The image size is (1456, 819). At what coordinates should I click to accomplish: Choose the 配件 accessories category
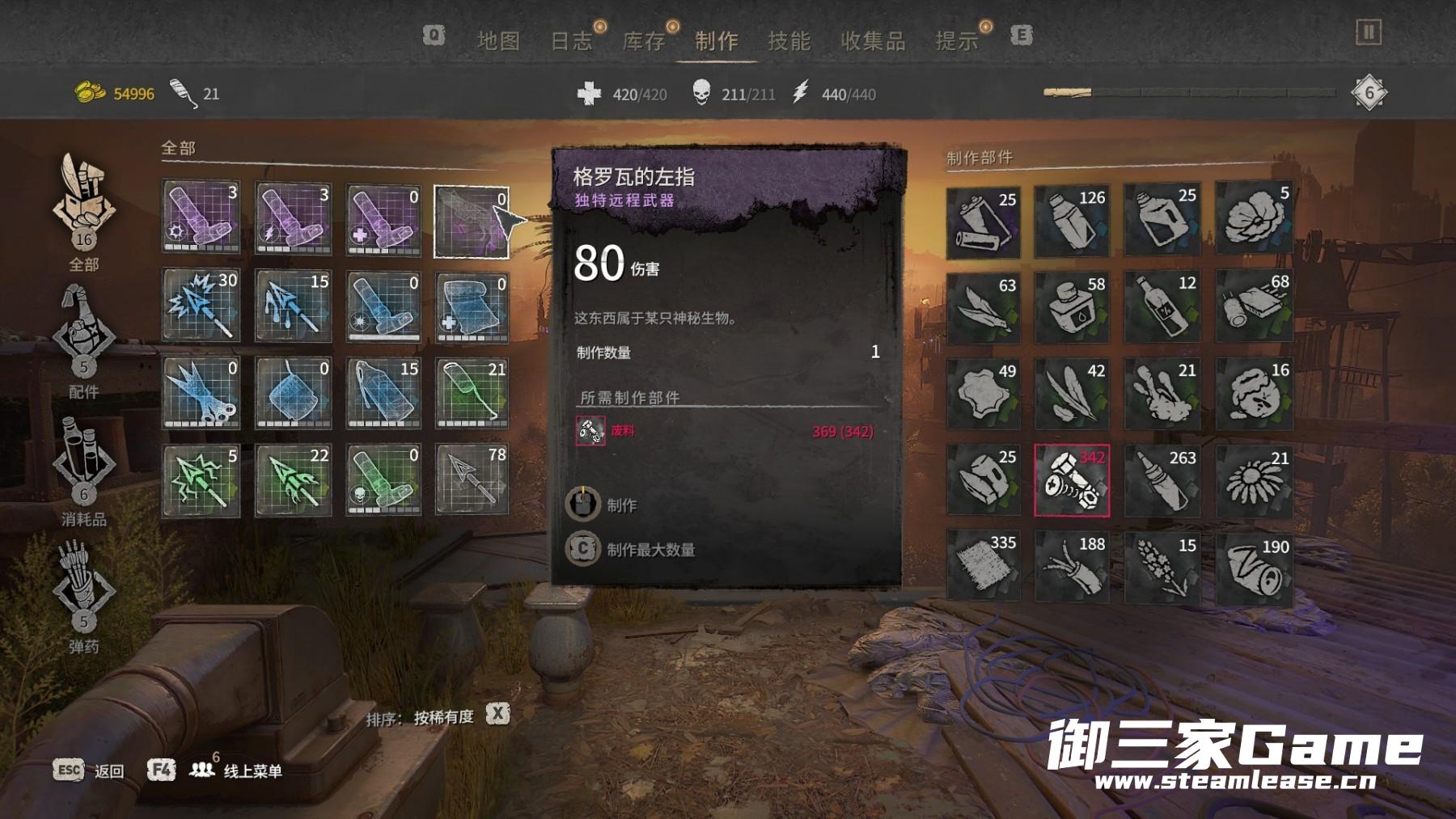[x=84, y=340]
